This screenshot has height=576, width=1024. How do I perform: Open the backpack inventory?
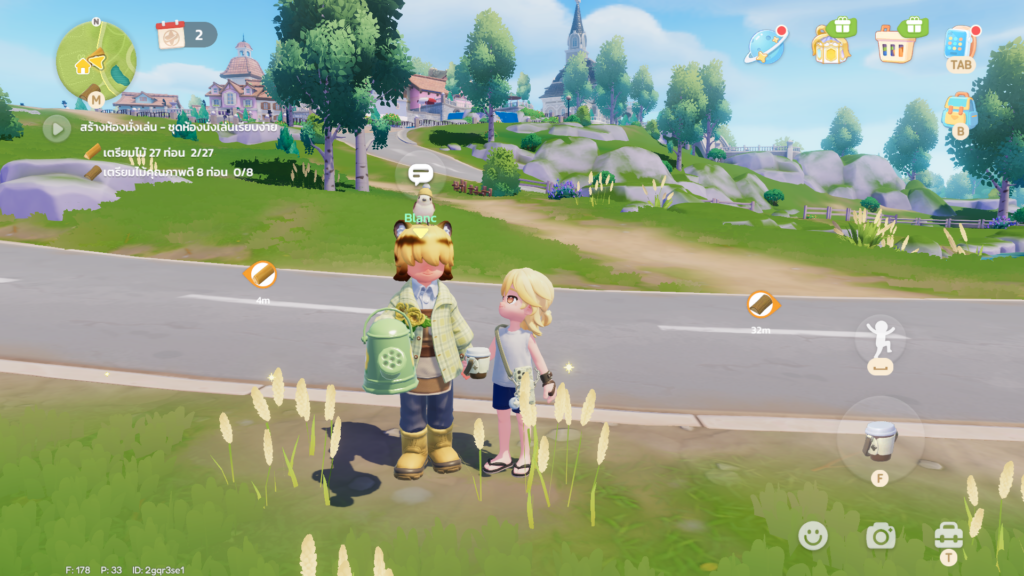959,111
